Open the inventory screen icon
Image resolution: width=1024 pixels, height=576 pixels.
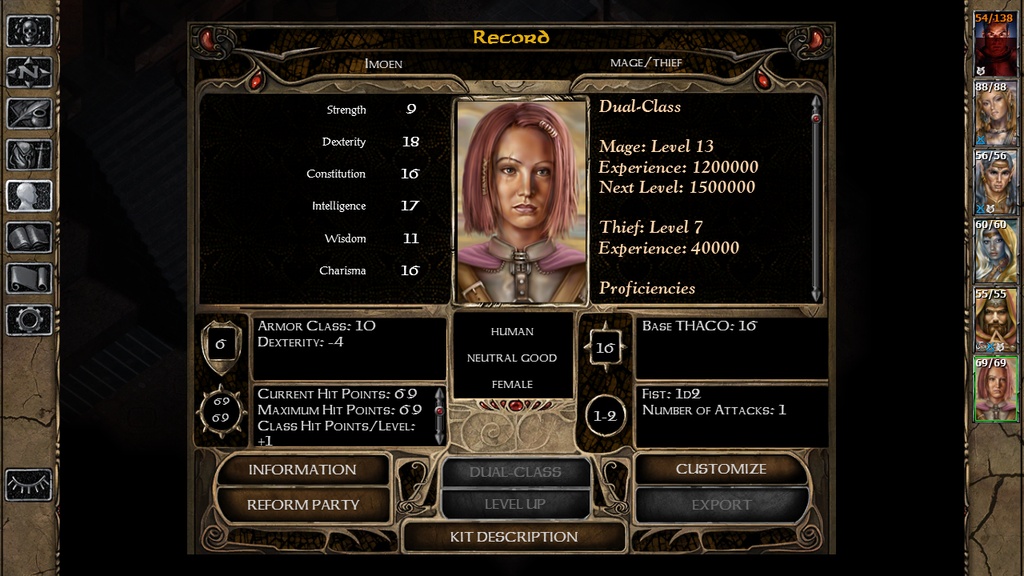(x=29, y=154)
